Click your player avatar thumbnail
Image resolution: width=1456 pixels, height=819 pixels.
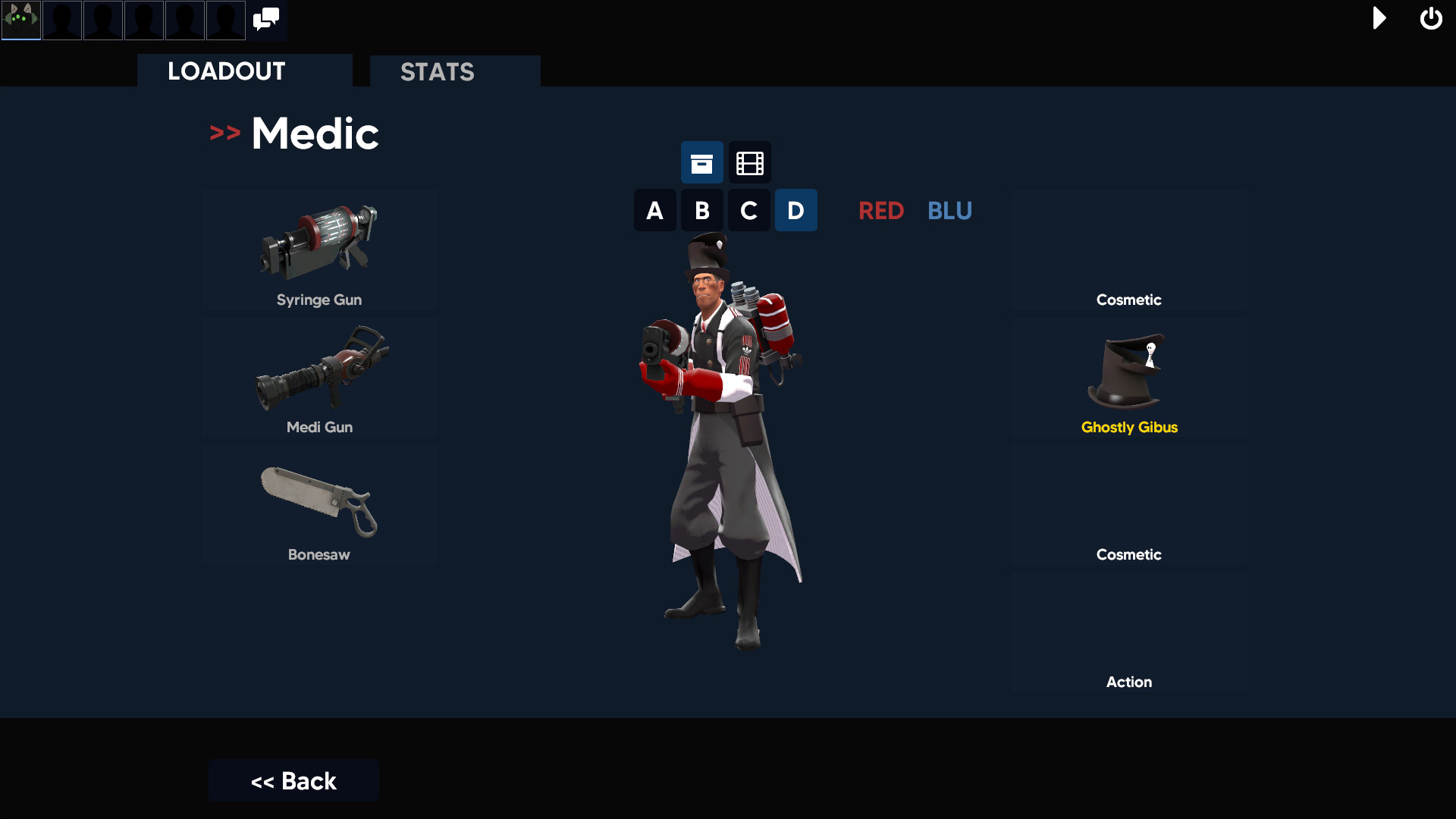coord(20,20)
